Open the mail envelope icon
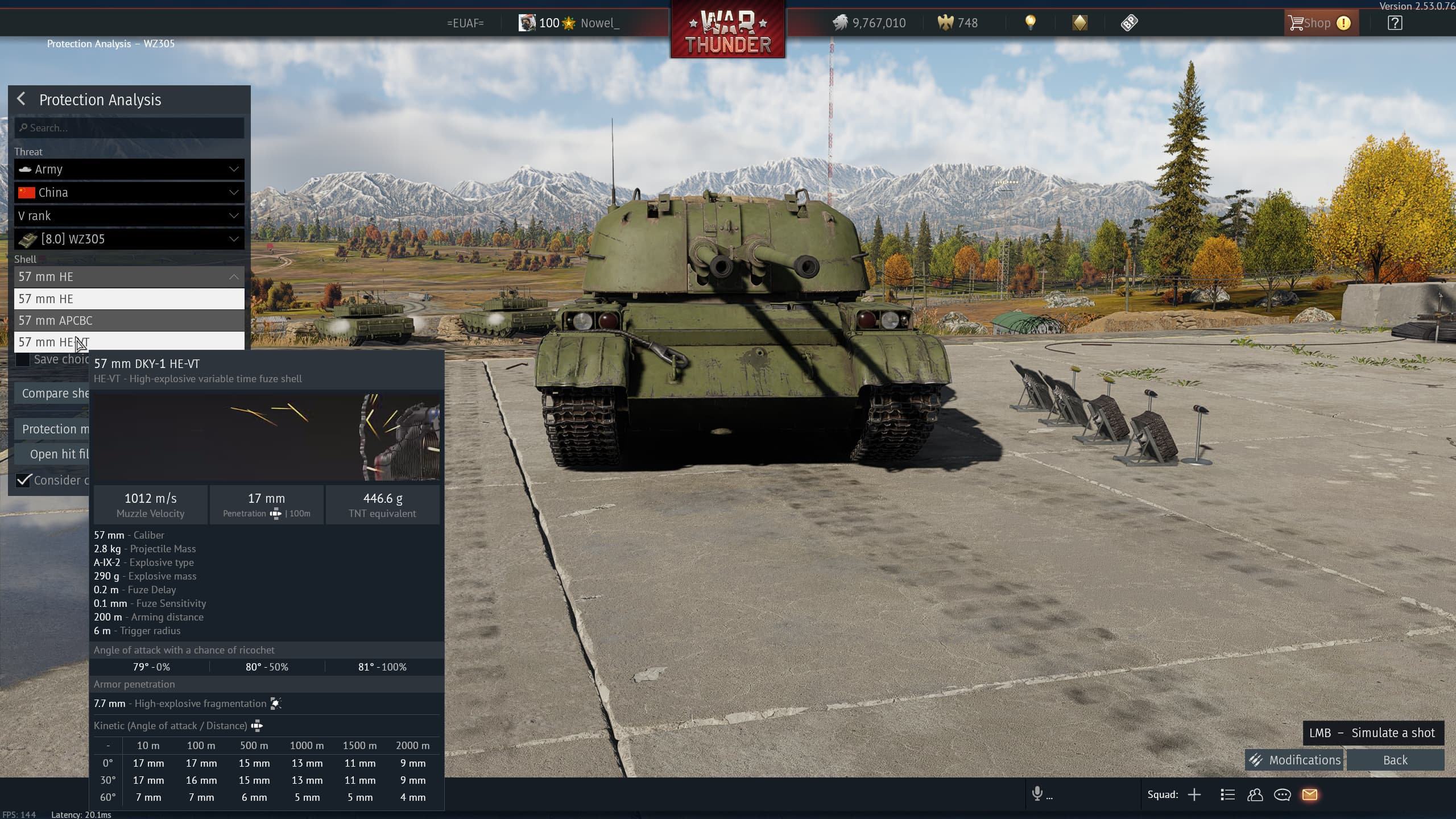This screenshot has height=819, width=1456. [1310, 795]
